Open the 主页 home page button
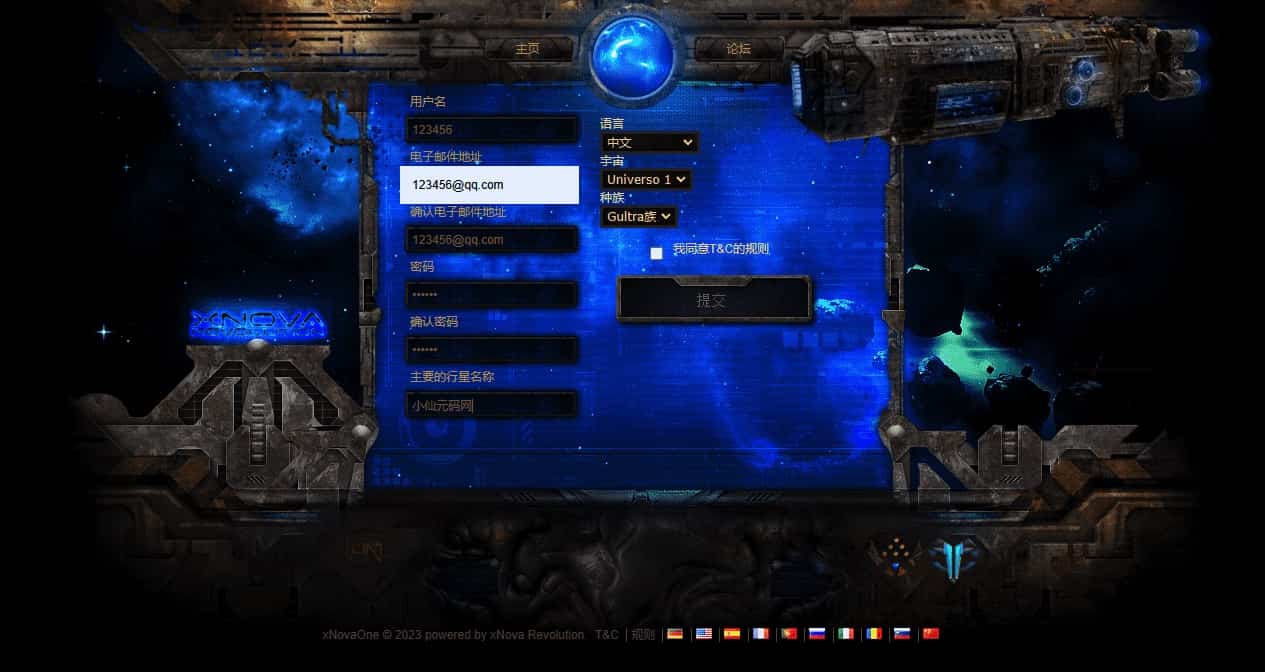Screen dimensions: 1265x672 coord(527,49)
